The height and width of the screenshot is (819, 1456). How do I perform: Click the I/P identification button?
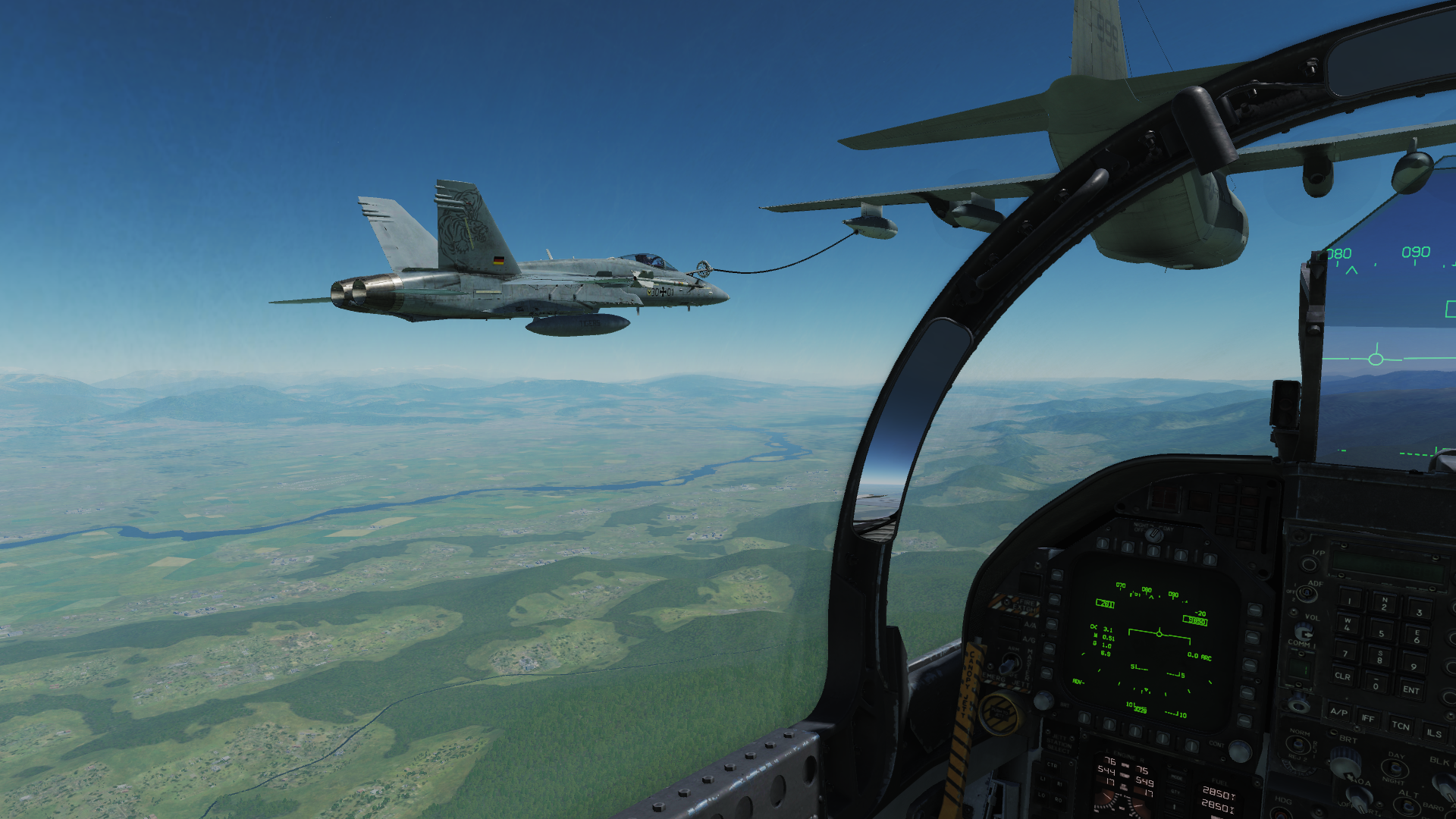[1310, 564]
